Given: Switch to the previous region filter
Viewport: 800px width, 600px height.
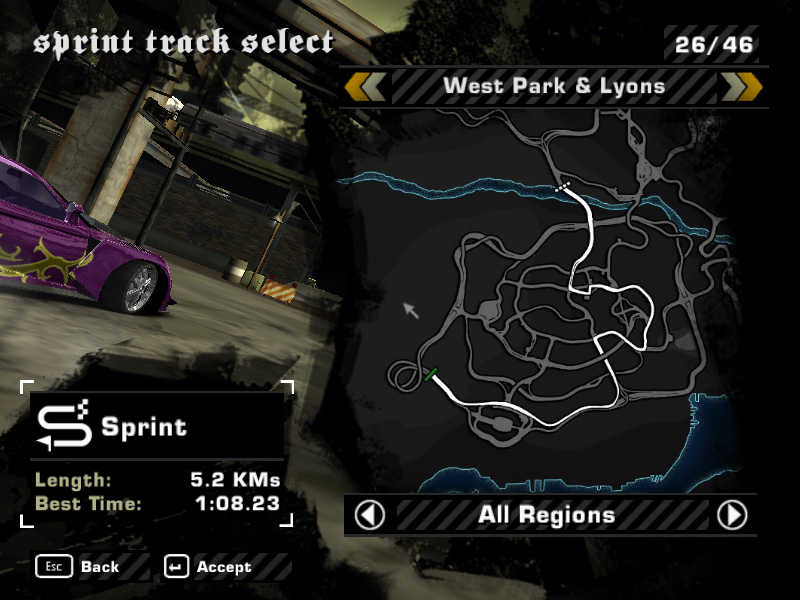Looking at the screenshot, I should point(370,515).
